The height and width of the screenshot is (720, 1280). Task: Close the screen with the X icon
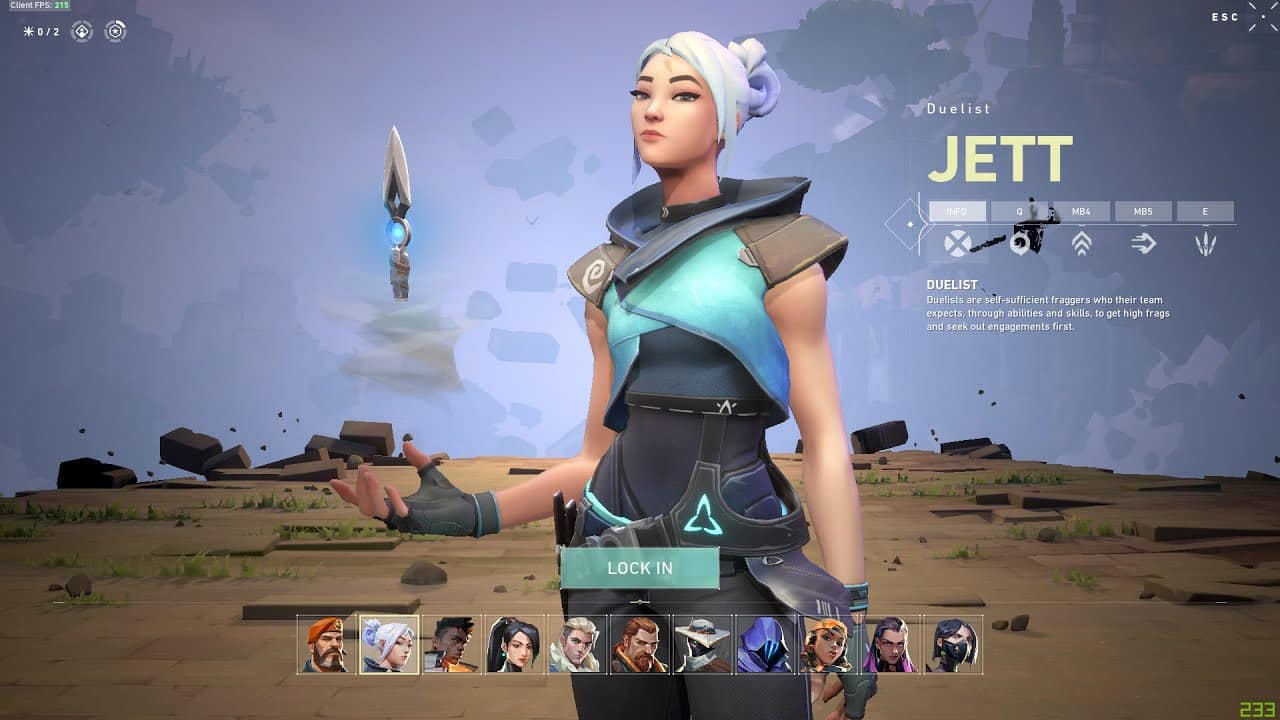(x=1262, y=17)
